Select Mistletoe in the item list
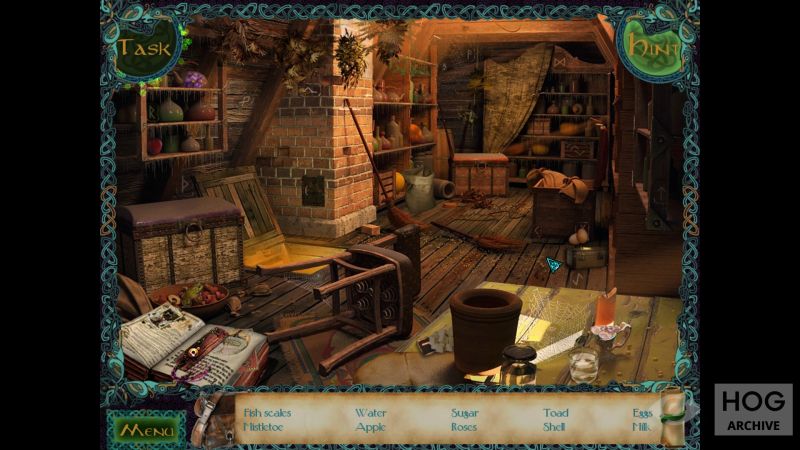This screenshot has height=450, width=800. click(x=264, y=427)
